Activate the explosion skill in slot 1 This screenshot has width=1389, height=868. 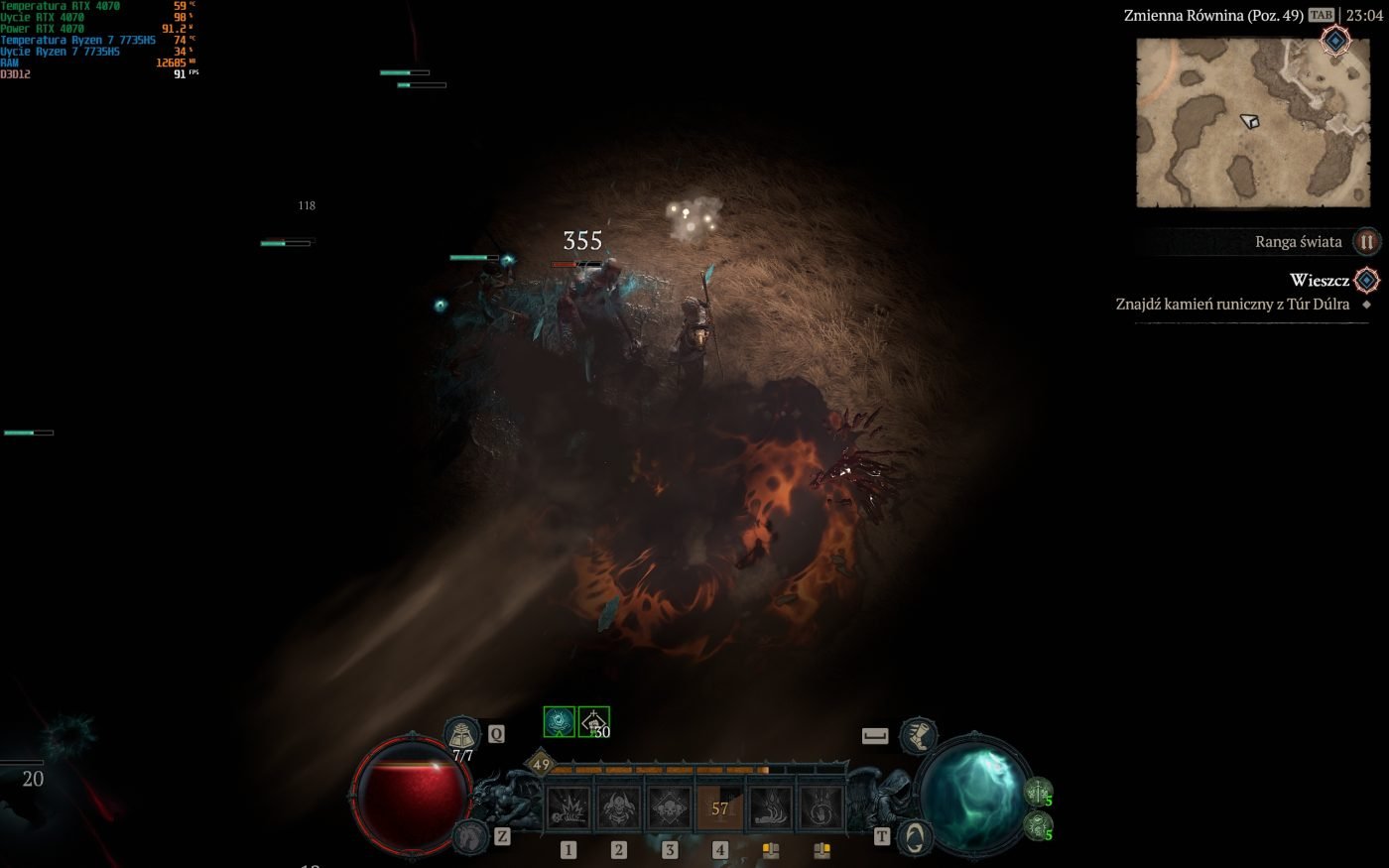click(x=568, y=807)
